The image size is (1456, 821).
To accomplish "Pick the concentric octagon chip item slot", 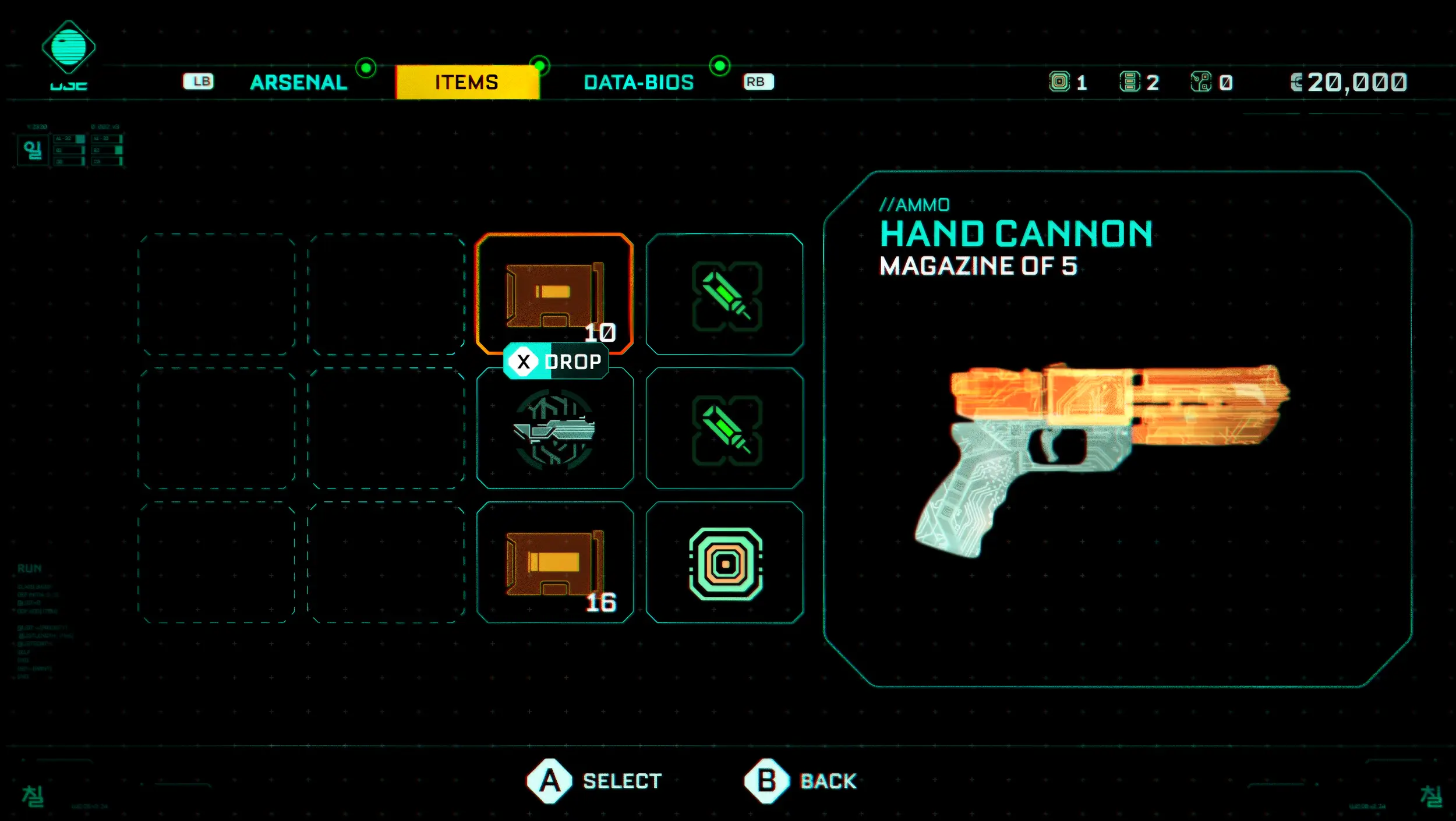I will [x=725, y=562].
